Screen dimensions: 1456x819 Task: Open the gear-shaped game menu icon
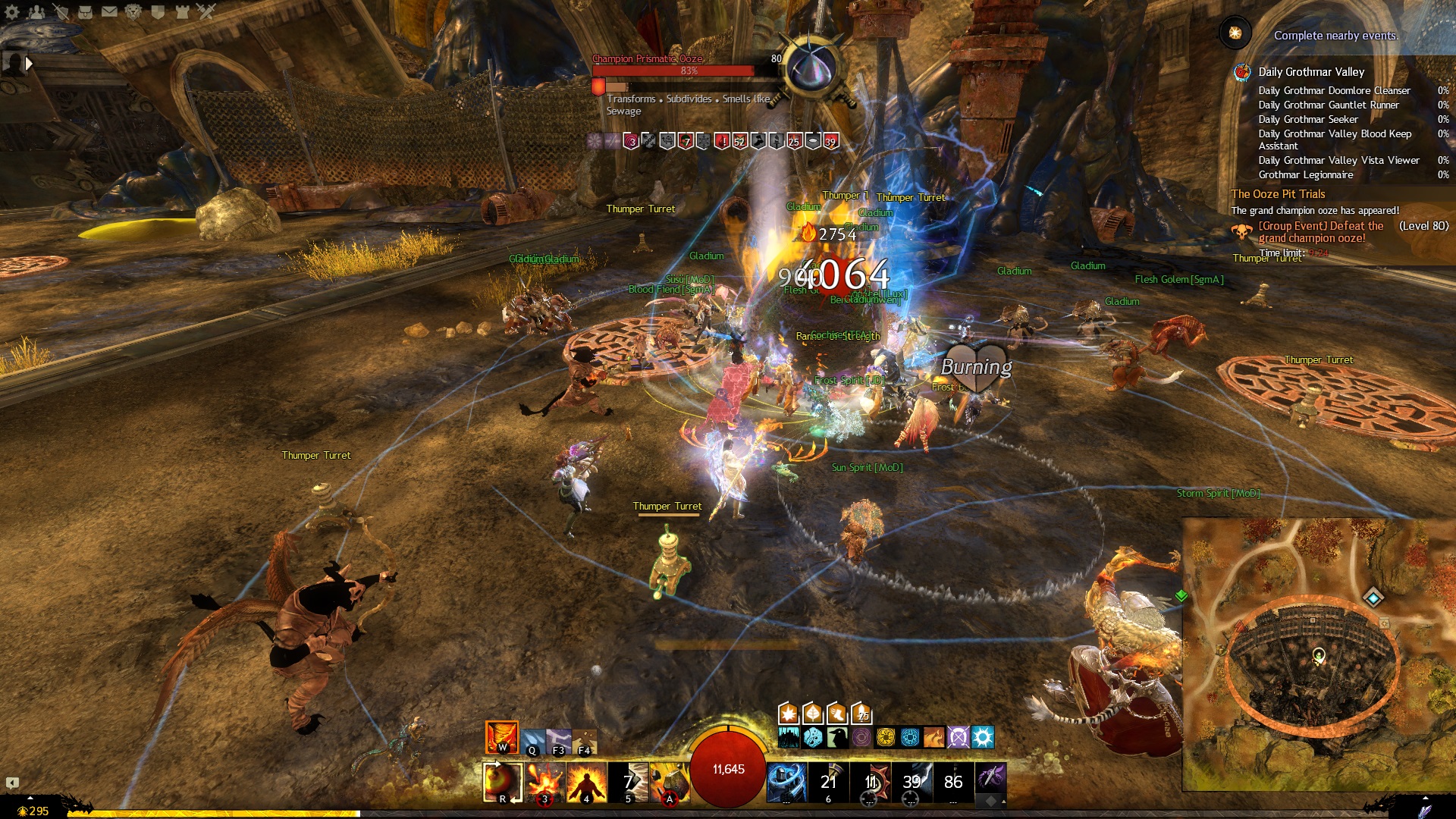click(12, 11)
